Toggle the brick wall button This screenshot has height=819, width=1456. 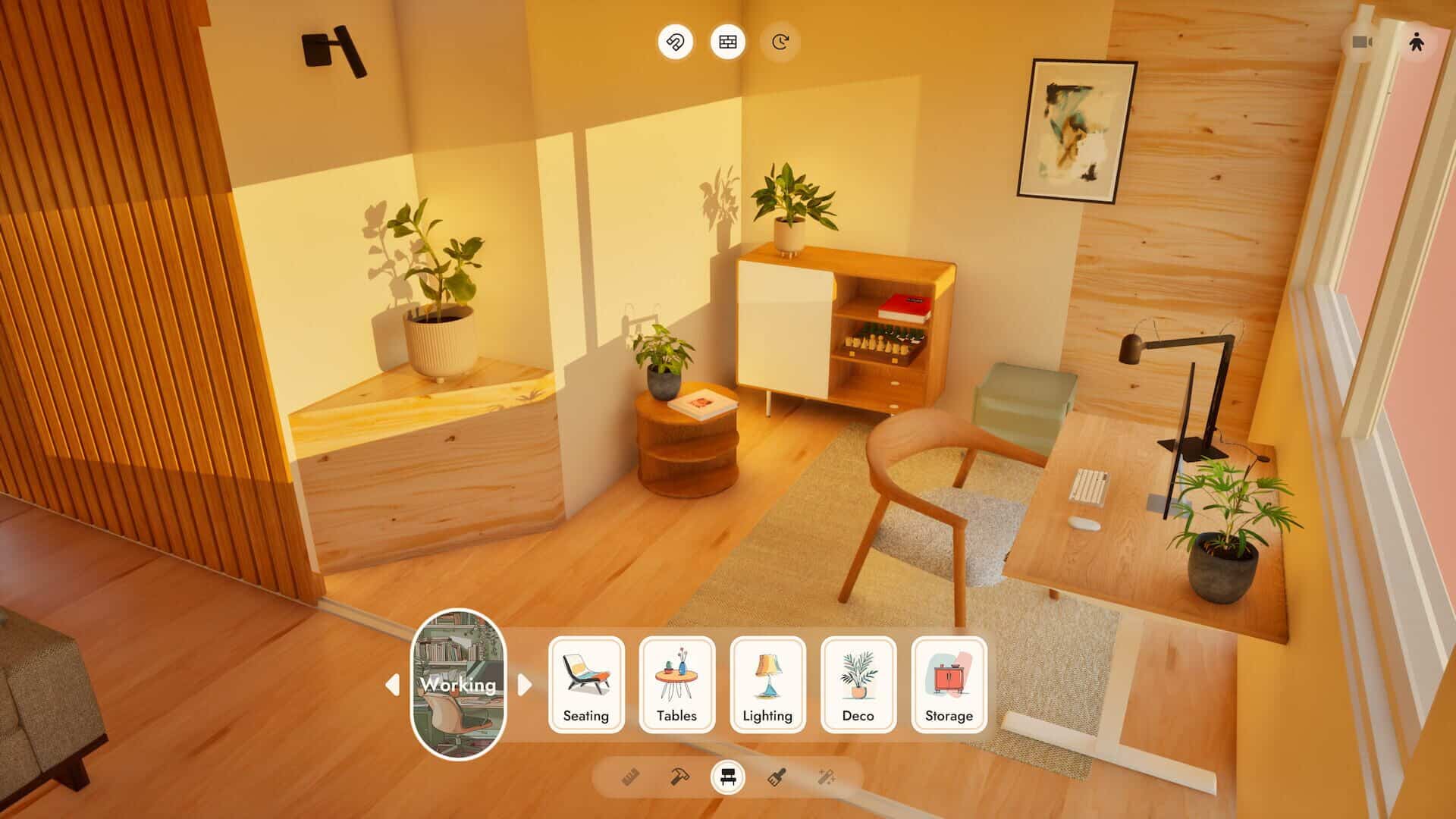pyautogui.click(x=727, y=42)
